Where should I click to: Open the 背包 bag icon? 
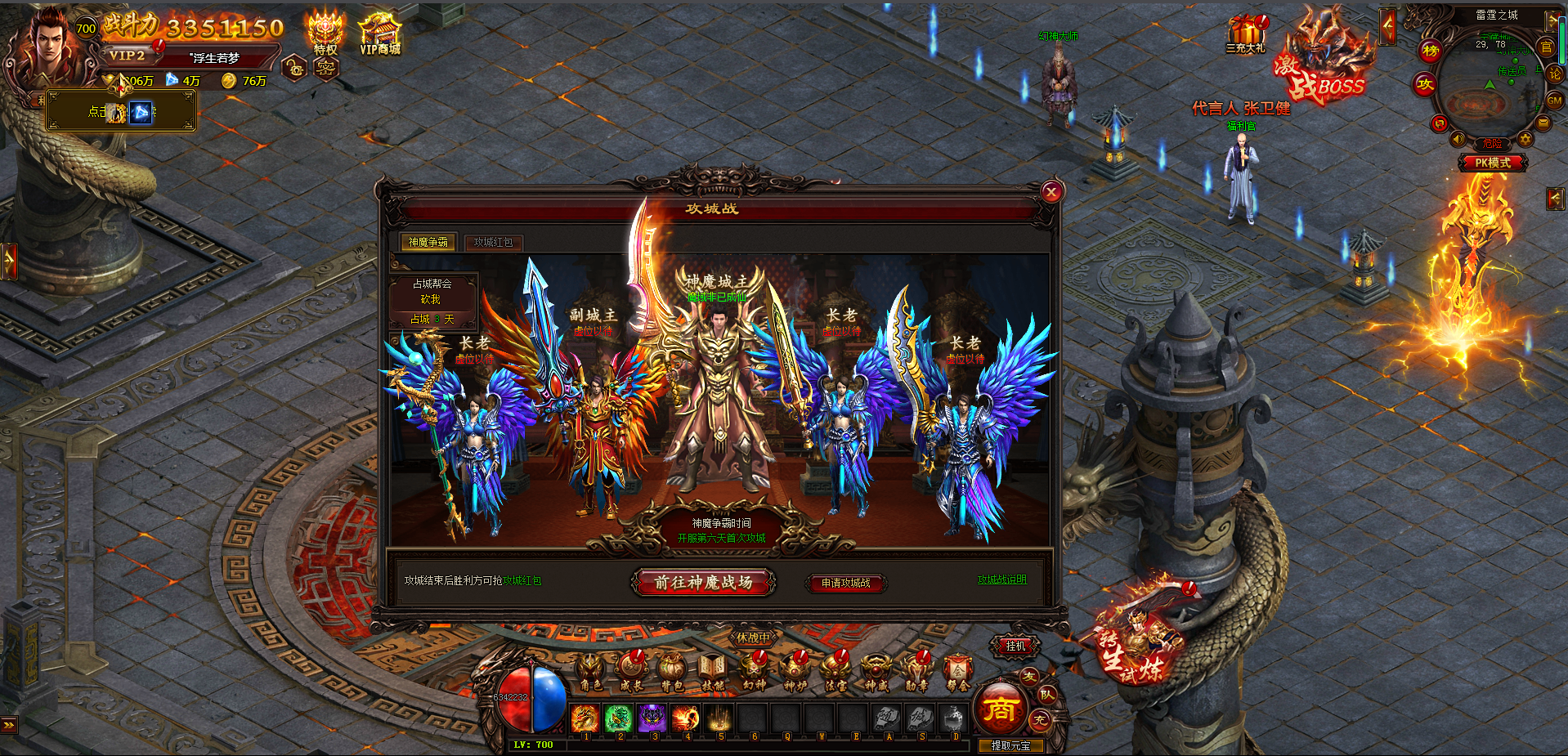671,672
